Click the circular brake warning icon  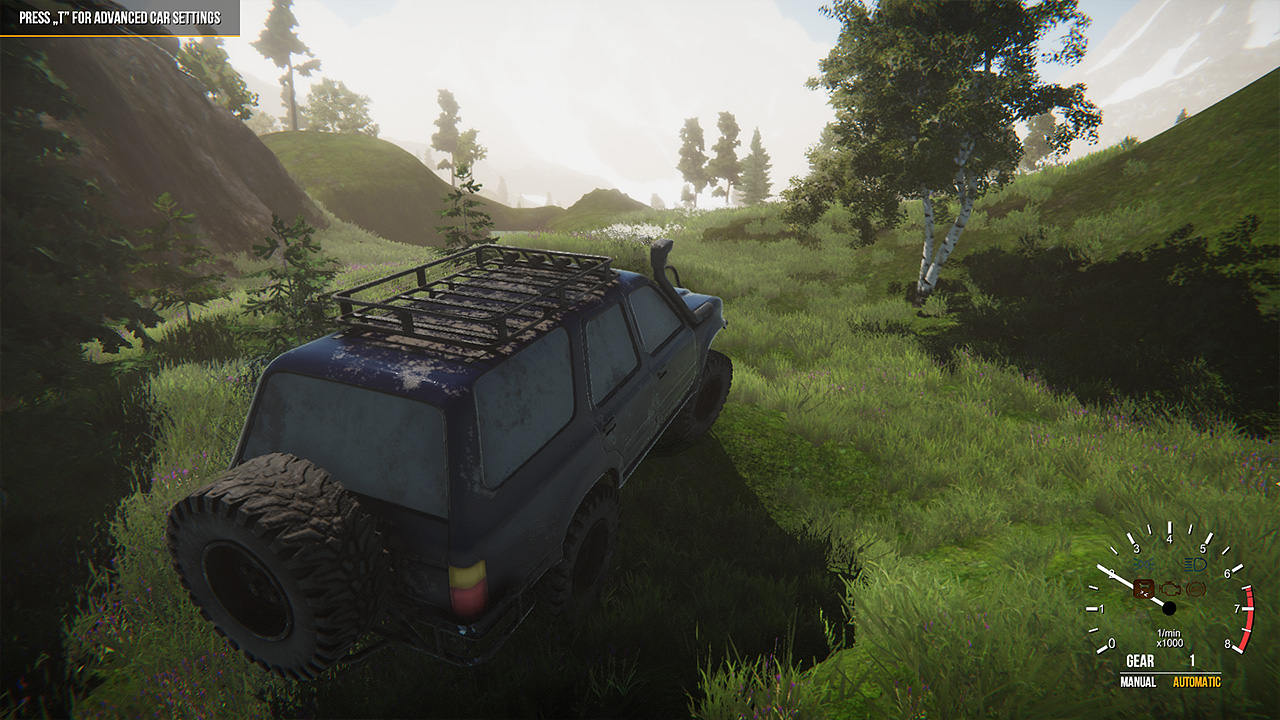tap(1196, 589)
